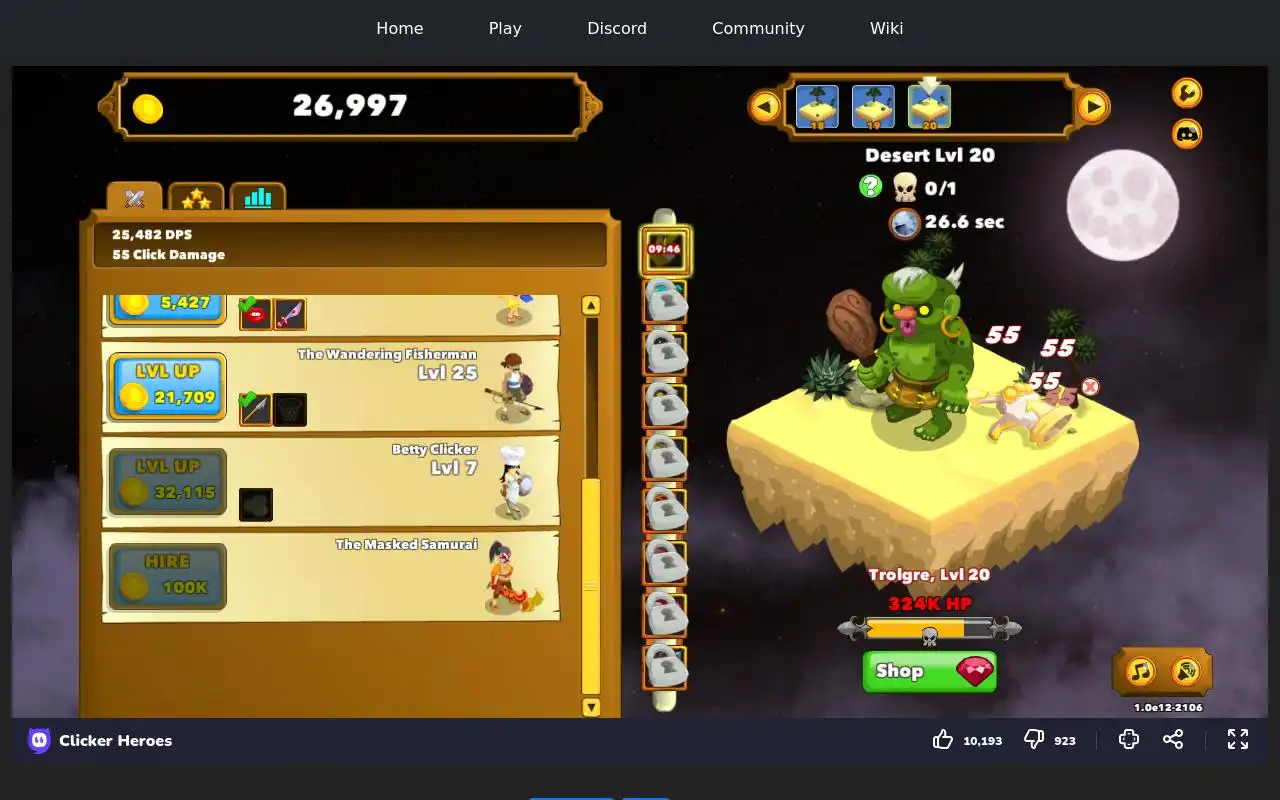This screenshot has width=1280, height=800.
Task: Hire The Masked Samurai for 100K
Action: pos(167,576)
